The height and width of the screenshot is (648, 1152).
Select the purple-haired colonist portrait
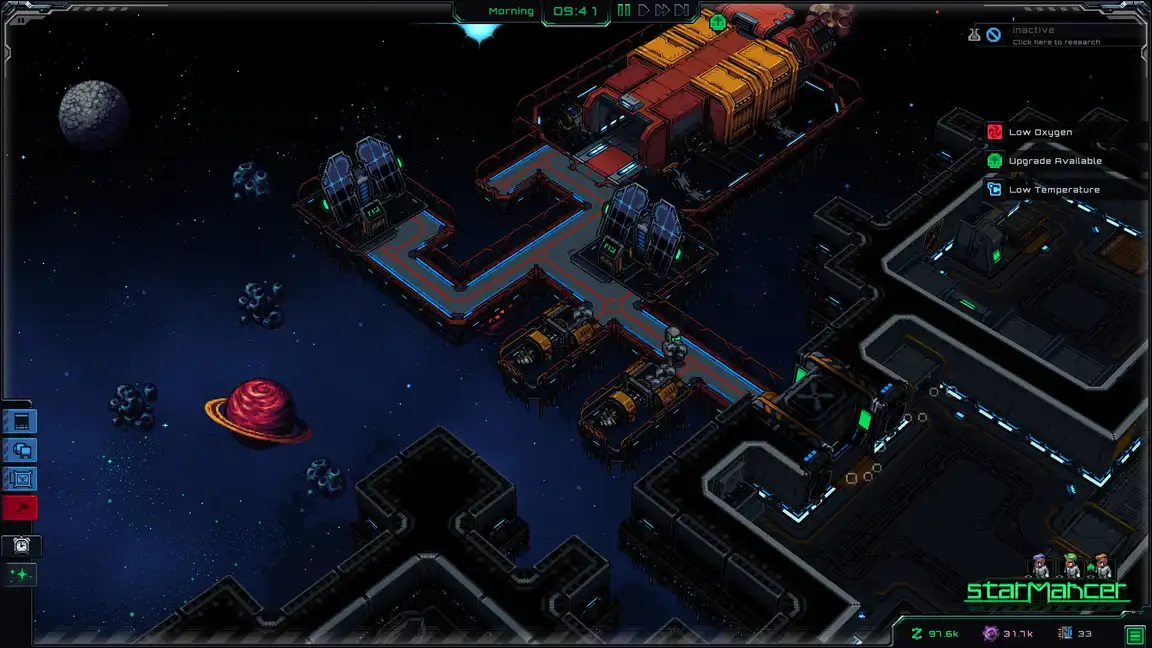(1041, 566)
